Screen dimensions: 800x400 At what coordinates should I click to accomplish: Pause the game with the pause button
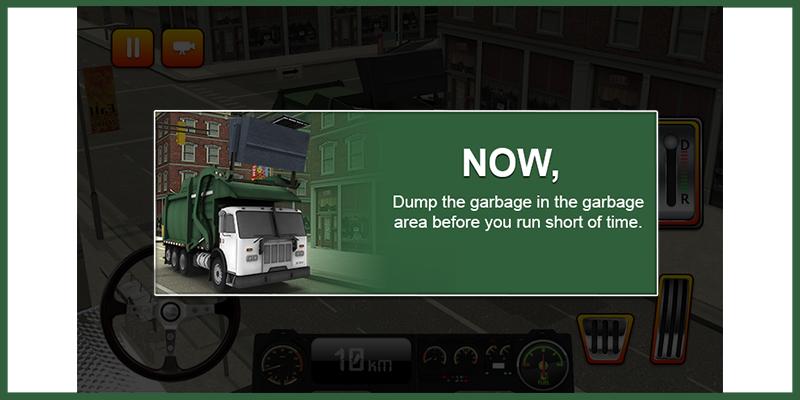pyautogui.click(x=132, y=46)
